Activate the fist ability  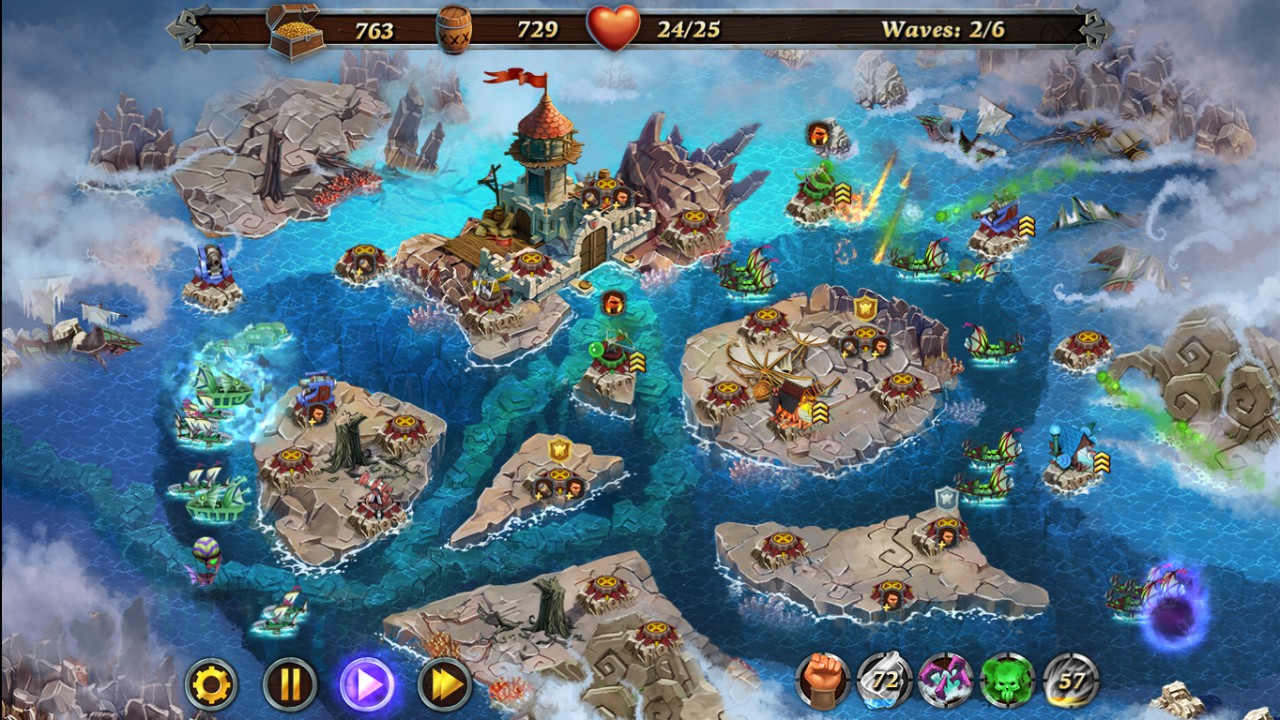[822, 682]
